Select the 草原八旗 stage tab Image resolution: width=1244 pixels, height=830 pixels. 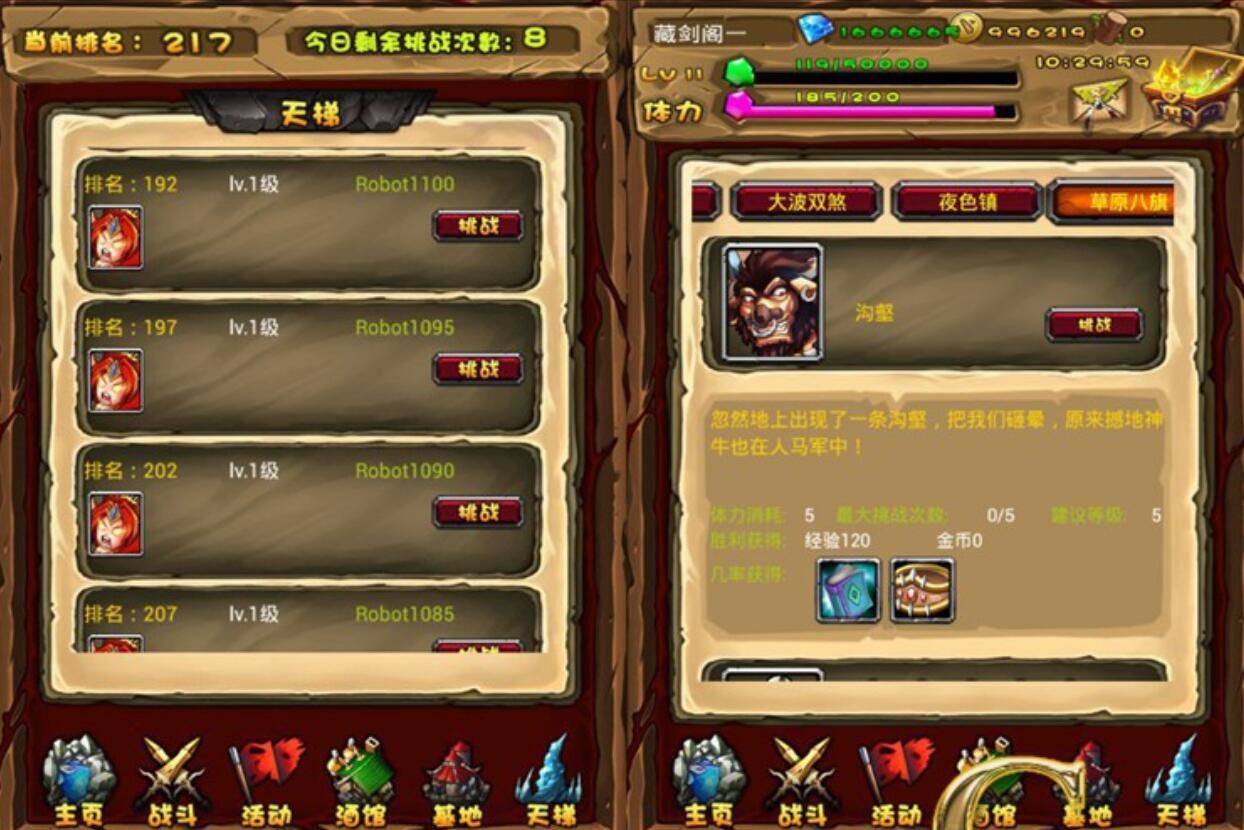(x=1112, y=202)
